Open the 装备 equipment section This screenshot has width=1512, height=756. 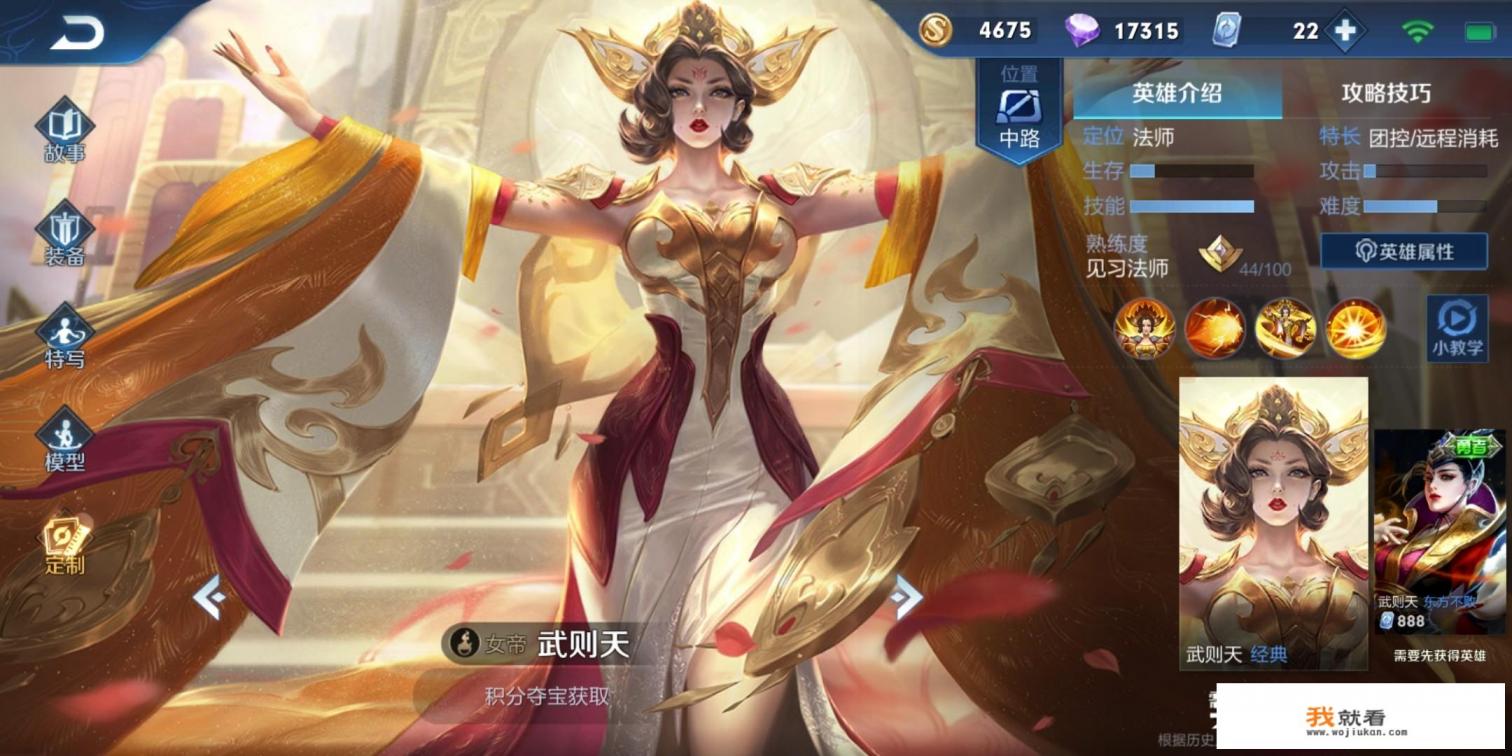click(x=65, y=234)
